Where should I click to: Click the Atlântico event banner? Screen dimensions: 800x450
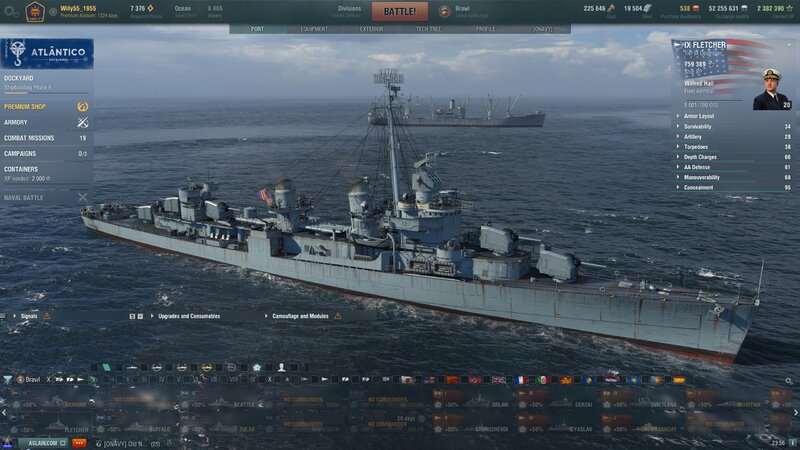(47, 53)
